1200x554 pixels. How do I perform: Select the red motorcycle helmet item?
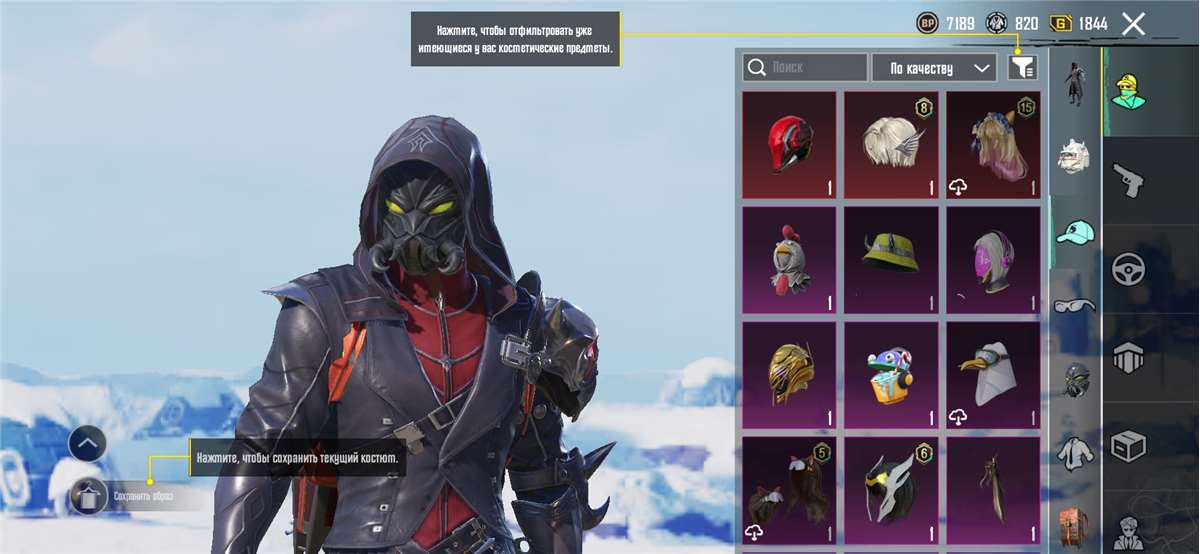789,145
